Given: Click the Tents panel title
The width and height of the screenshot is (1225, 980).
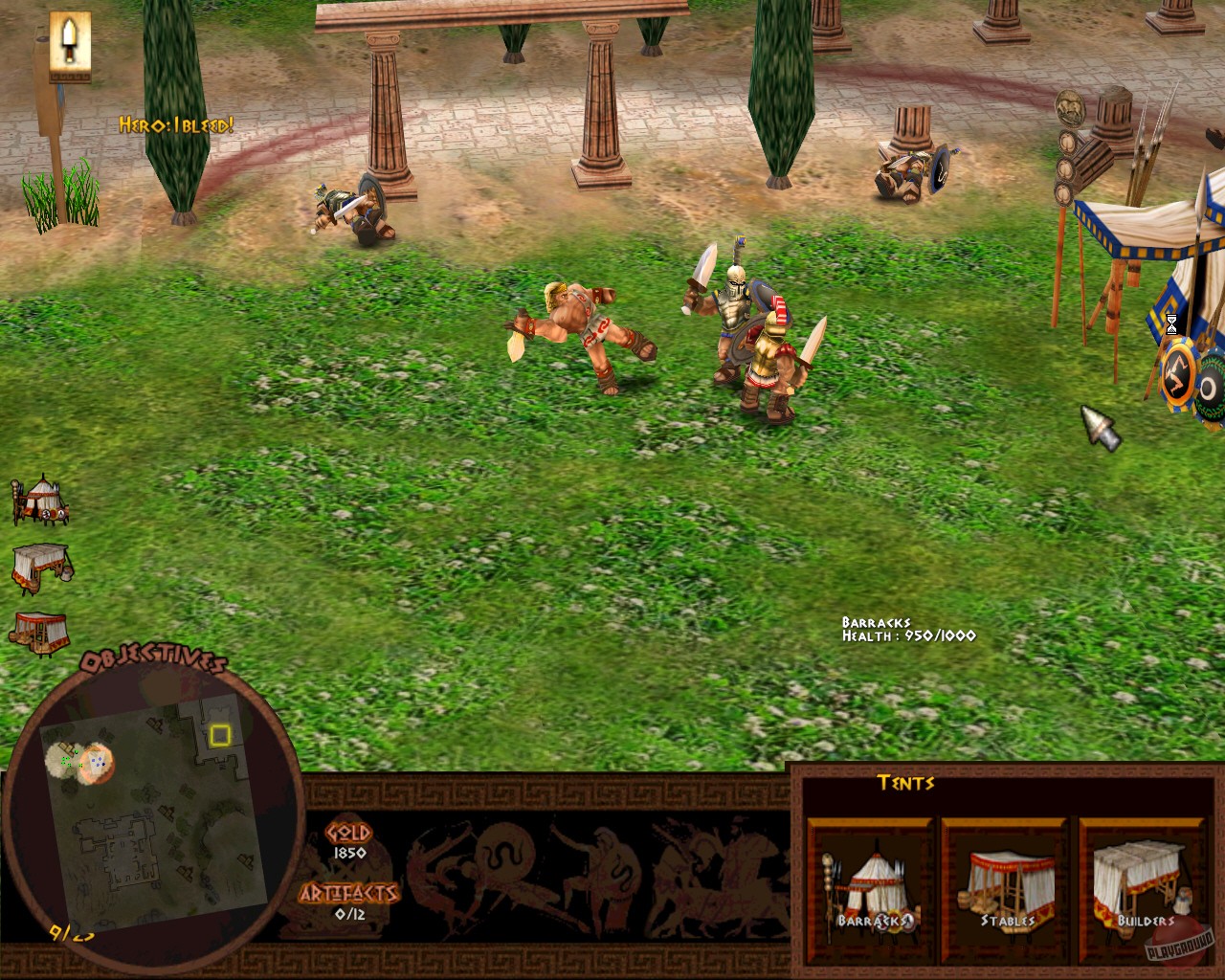Looking at the screenshot, I should pyautogui.click(x=907, y=783).
